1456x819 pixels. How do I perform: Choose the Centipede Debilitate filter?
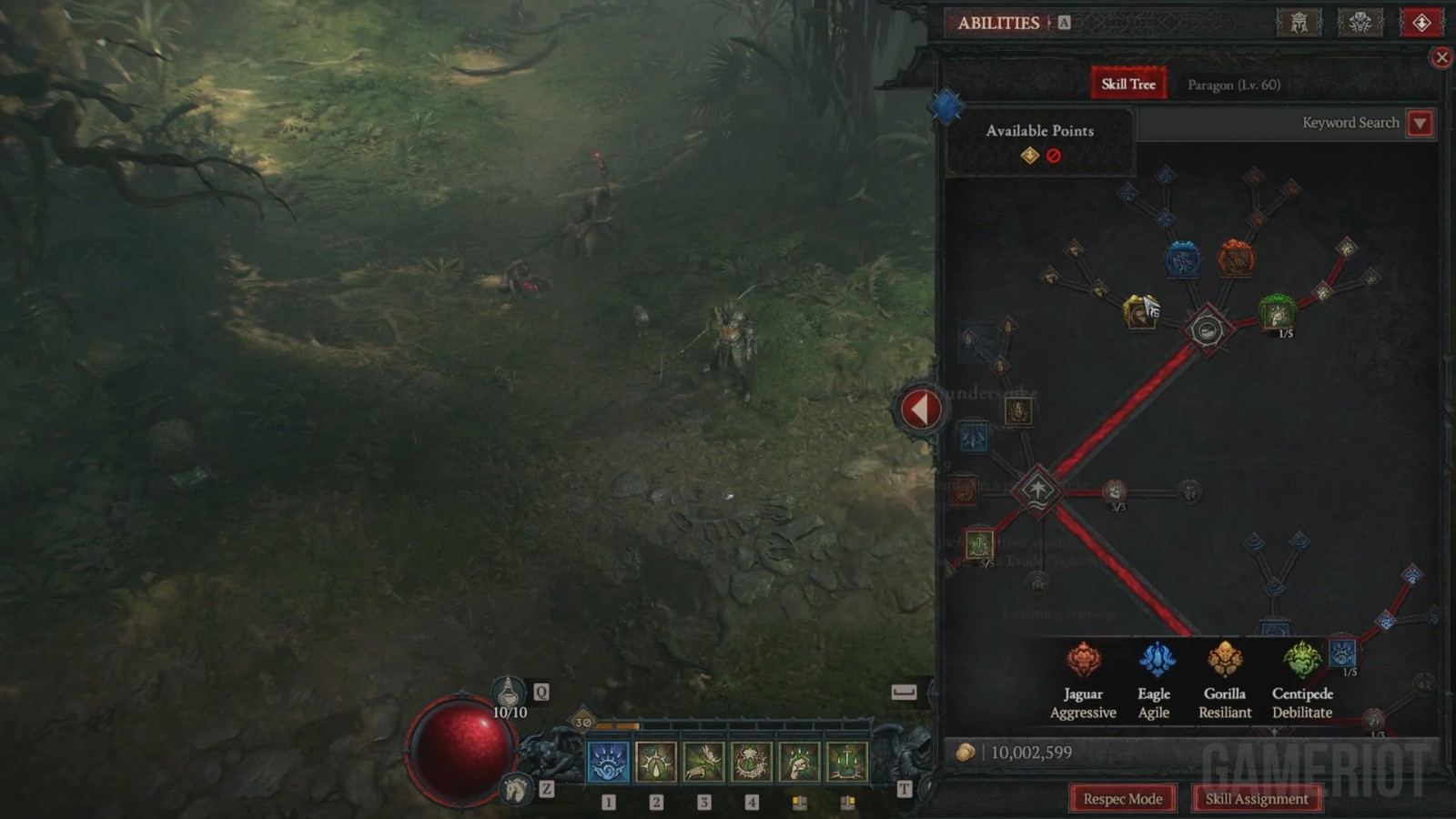(x=1302, y=681)
